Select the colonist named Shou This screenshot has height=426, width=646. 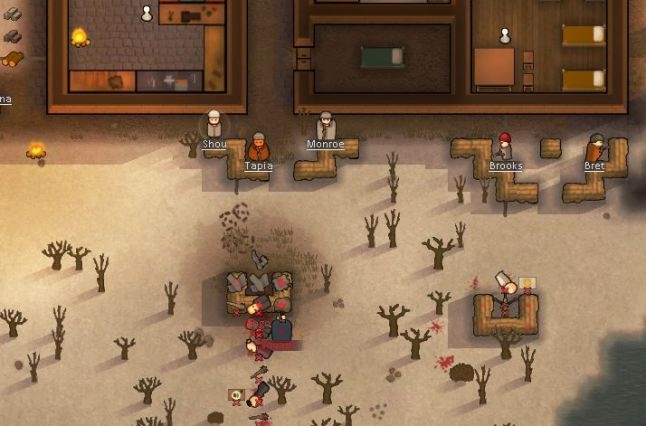click(x=214, y=125)
